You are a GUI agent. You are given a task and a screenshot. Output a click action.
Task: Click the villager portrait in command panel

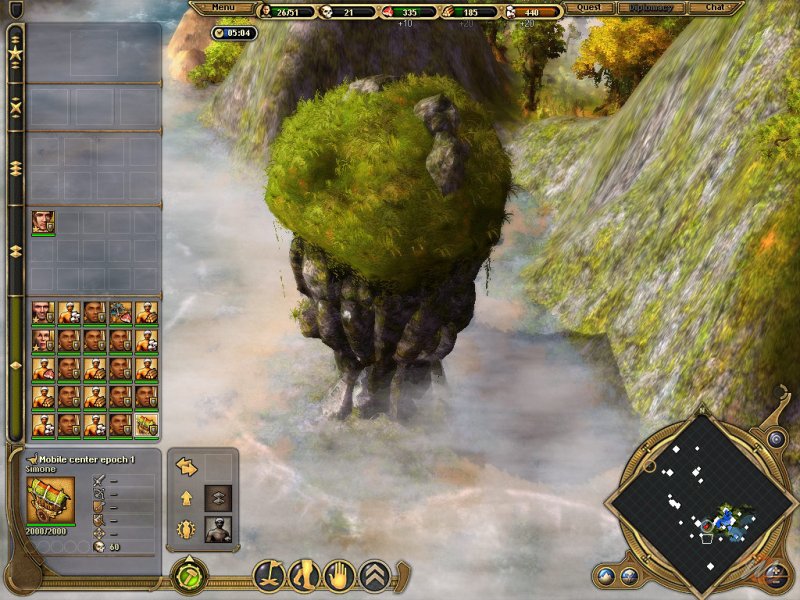click(x=218, y=529)
